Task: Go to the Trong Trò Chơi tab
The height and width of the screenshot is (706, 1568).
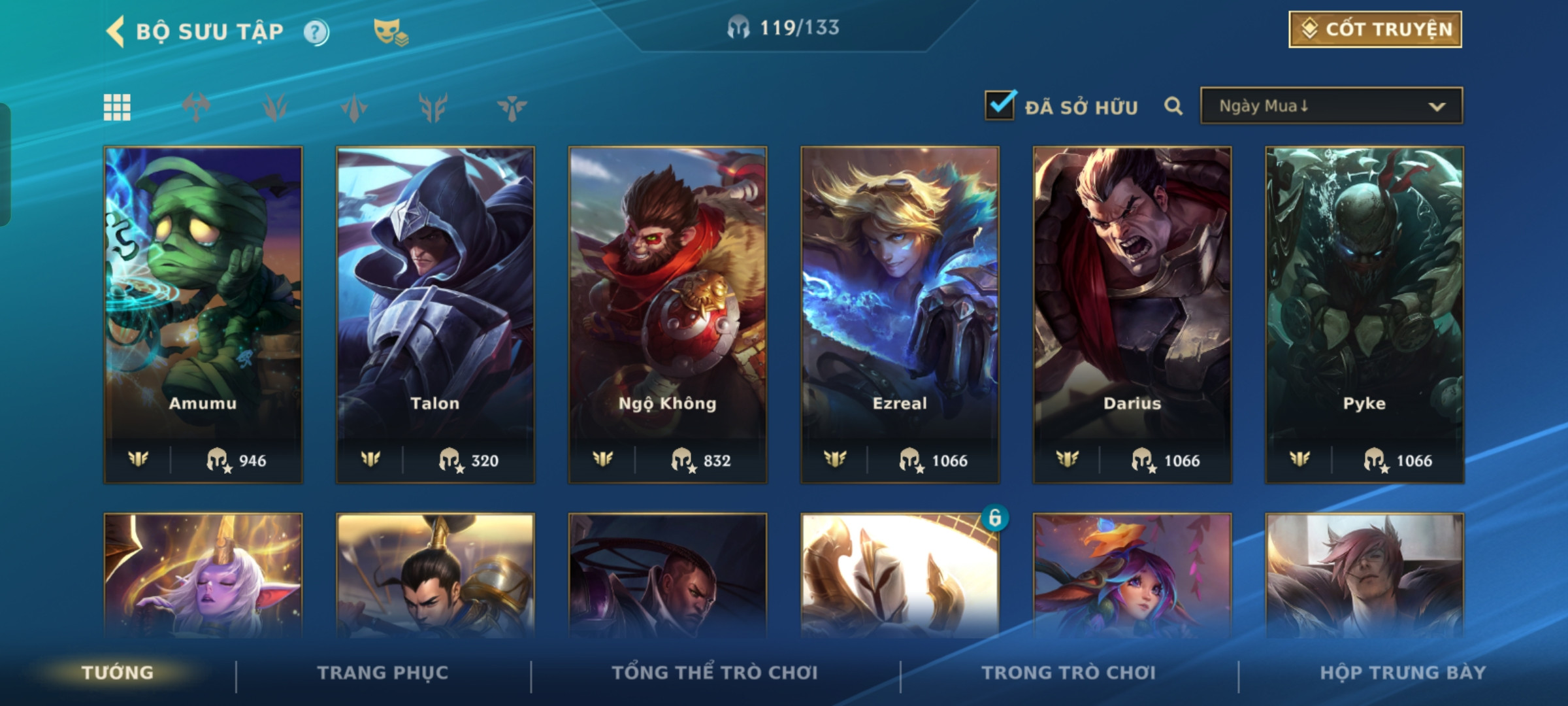Action: tap(1068, 673)
